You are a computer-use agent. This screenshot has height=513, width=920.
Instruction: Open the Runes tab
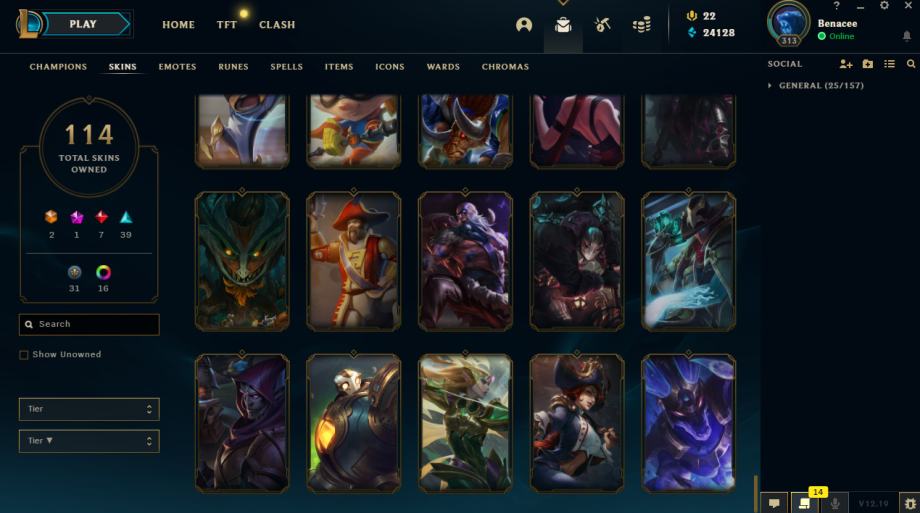click(233, 67)
